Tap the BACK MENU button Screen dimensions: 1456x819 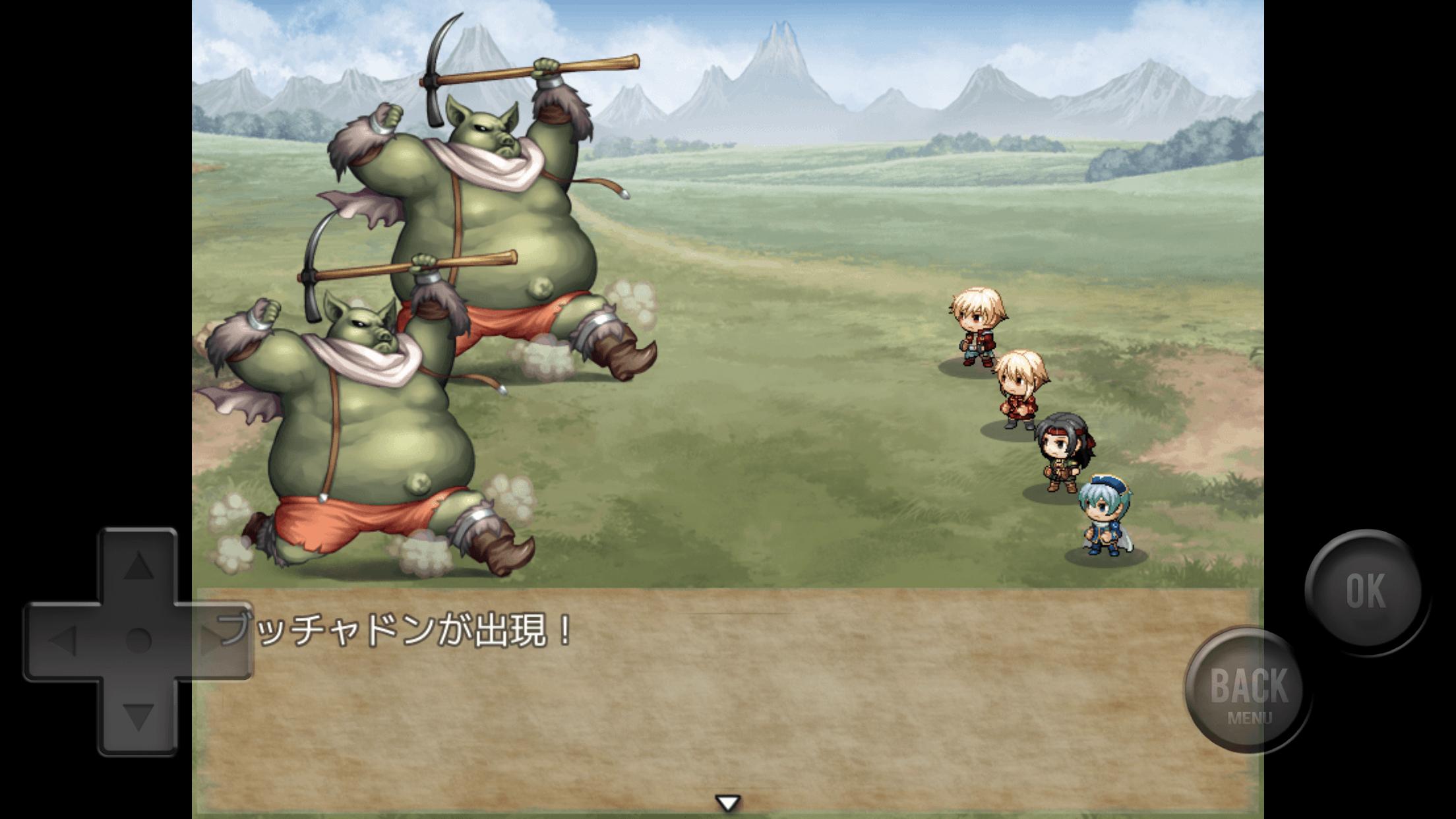pyautogui.click(x=1248, y=689)
